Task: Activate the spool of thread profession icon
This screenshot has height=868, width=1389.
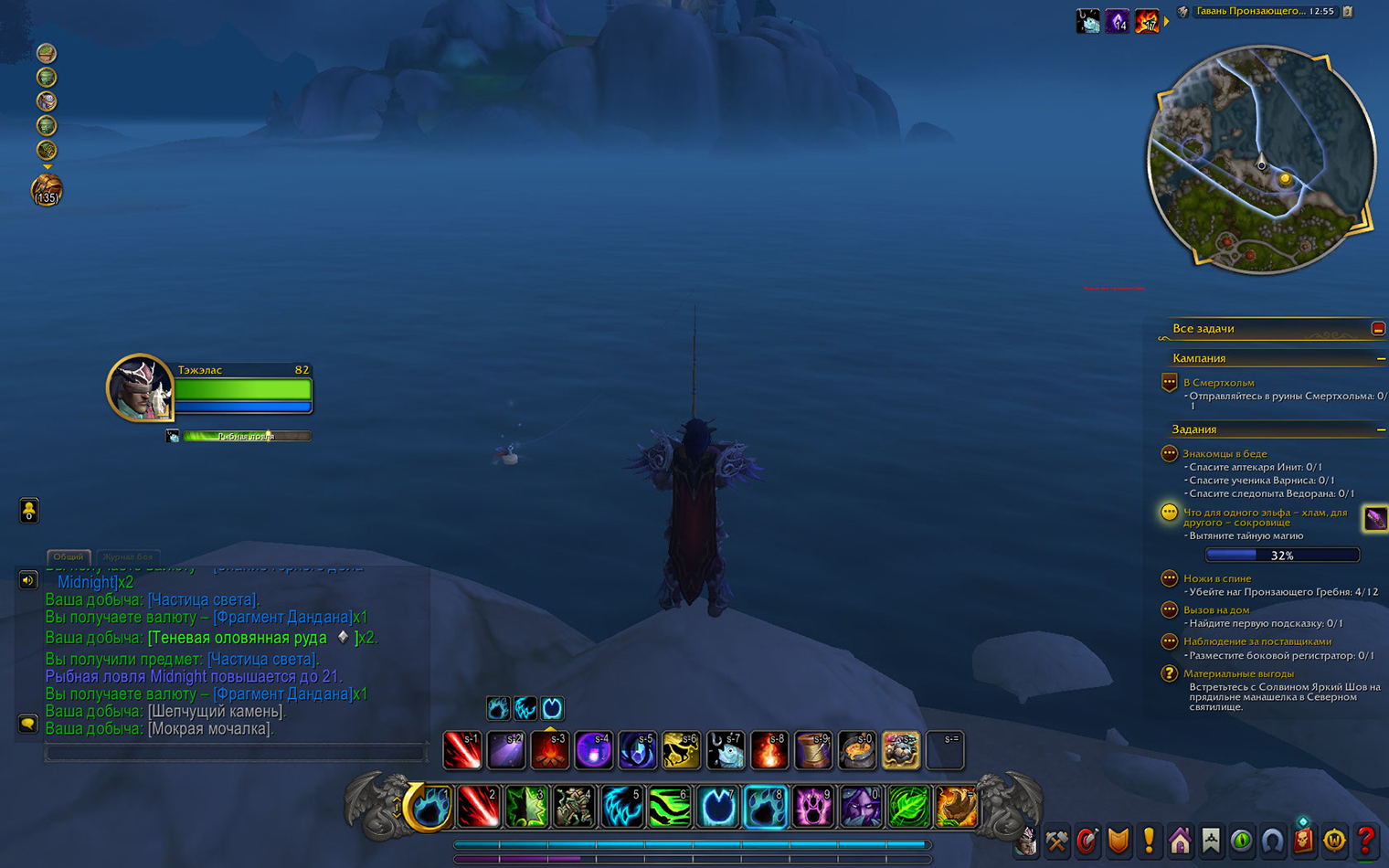Action: (812, 750)
